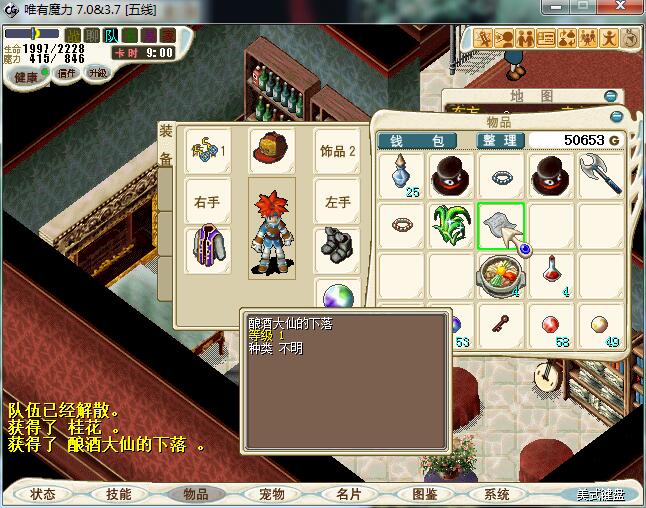Open the 技能 skills menu

[x=118, y=494]
